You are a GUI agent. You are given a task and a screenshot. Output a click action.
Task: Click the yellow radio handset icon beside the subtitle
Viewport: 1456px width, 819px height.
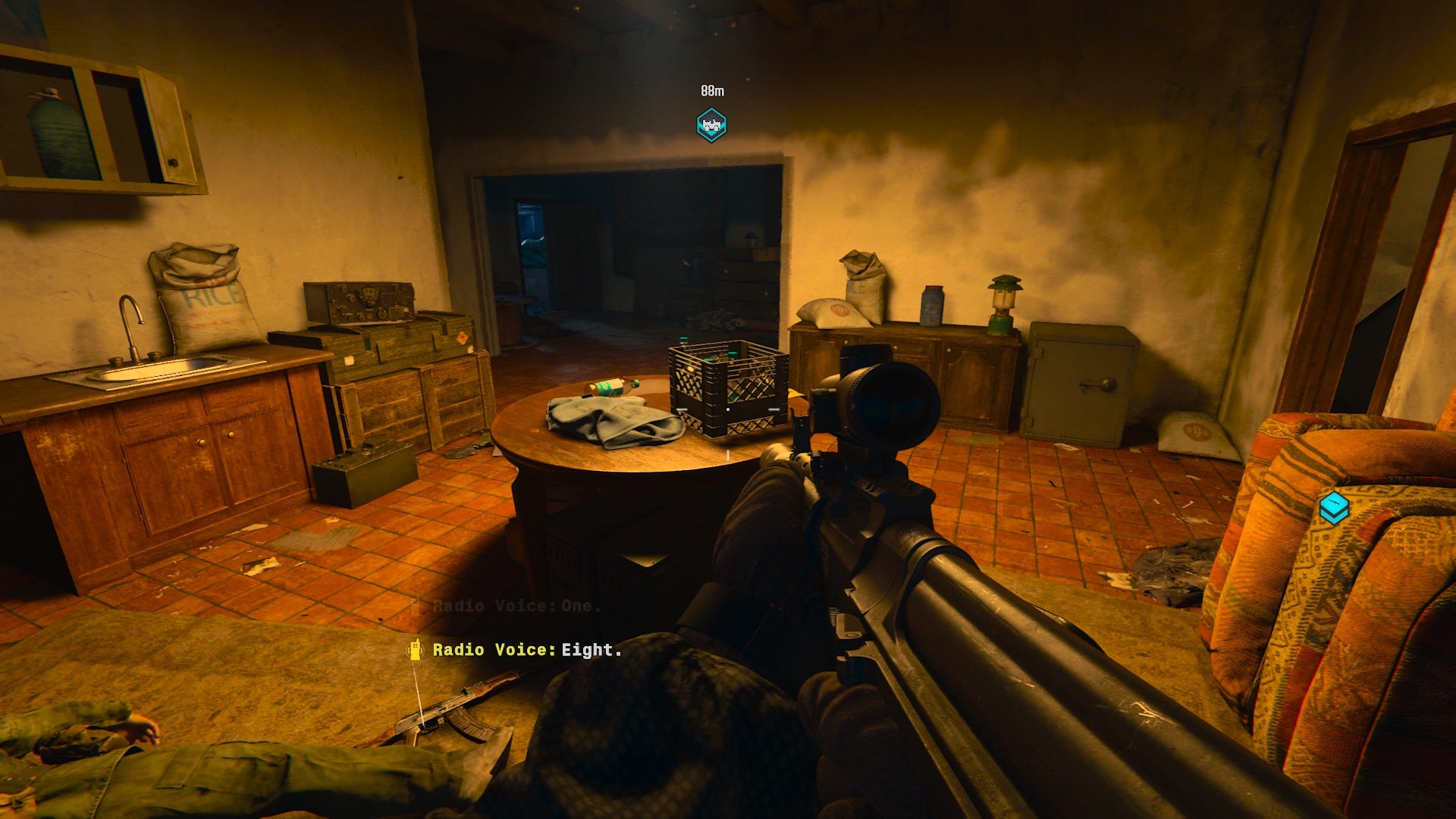click(x=416, y=651)
